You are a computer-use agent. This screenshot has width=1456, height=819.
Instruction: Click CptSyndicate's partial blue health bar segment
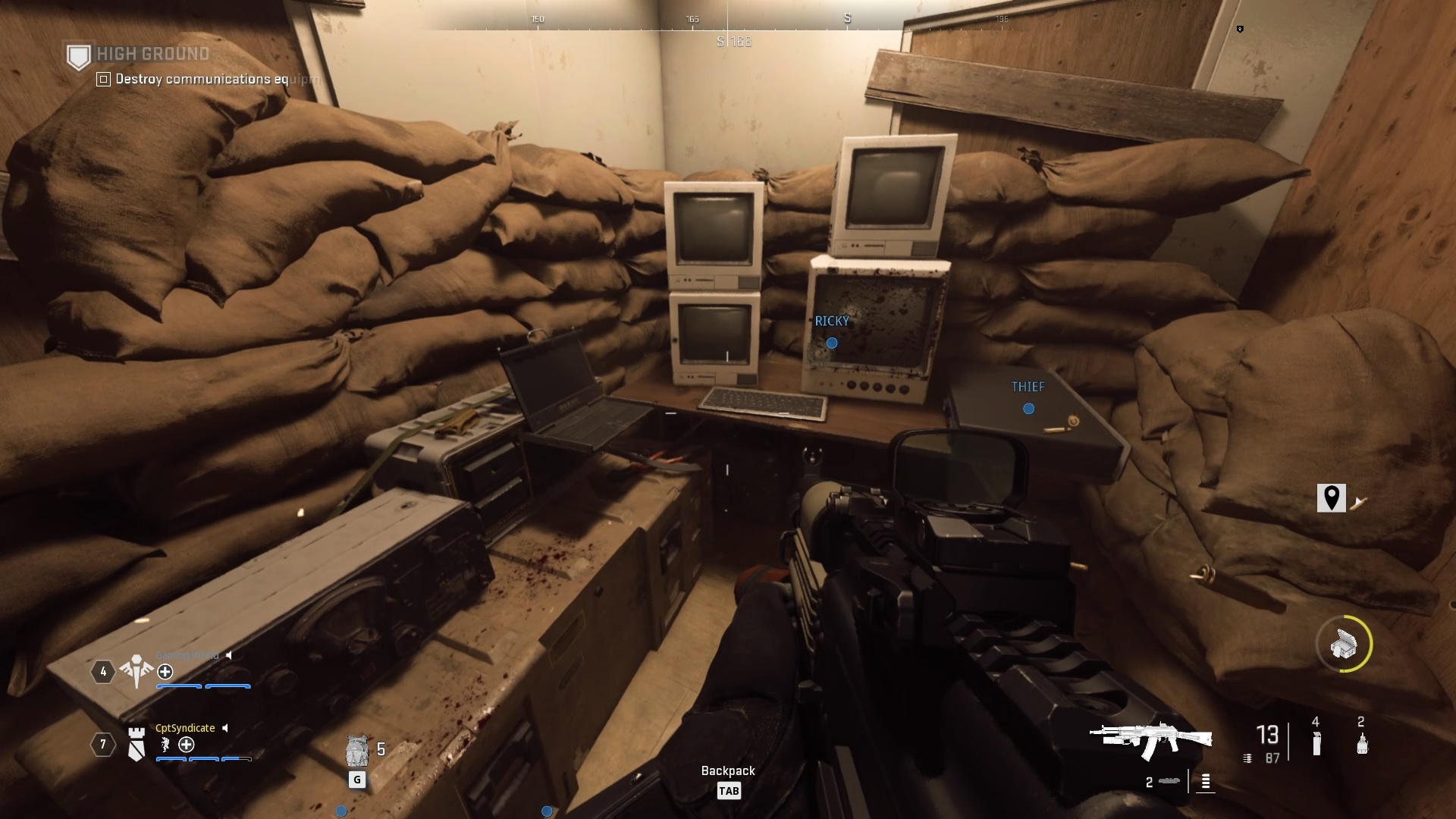pyautogui.click(x=236, y=759)
